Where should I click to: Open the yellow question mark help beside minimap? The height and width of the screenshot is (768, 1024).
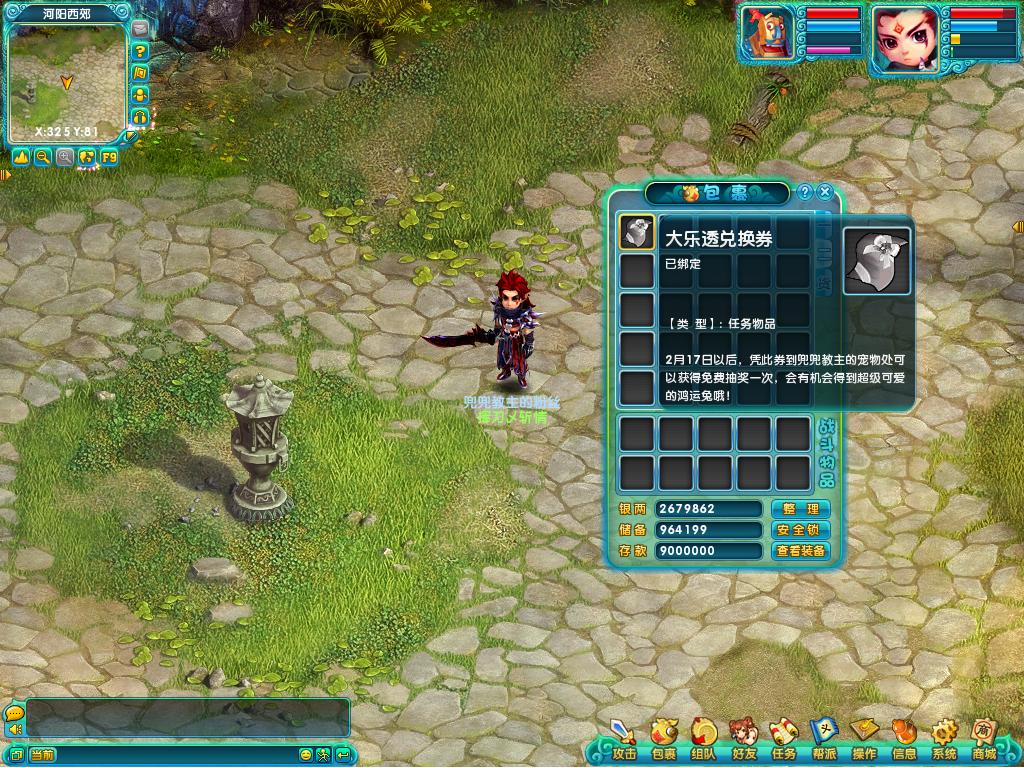click(141, 51)
